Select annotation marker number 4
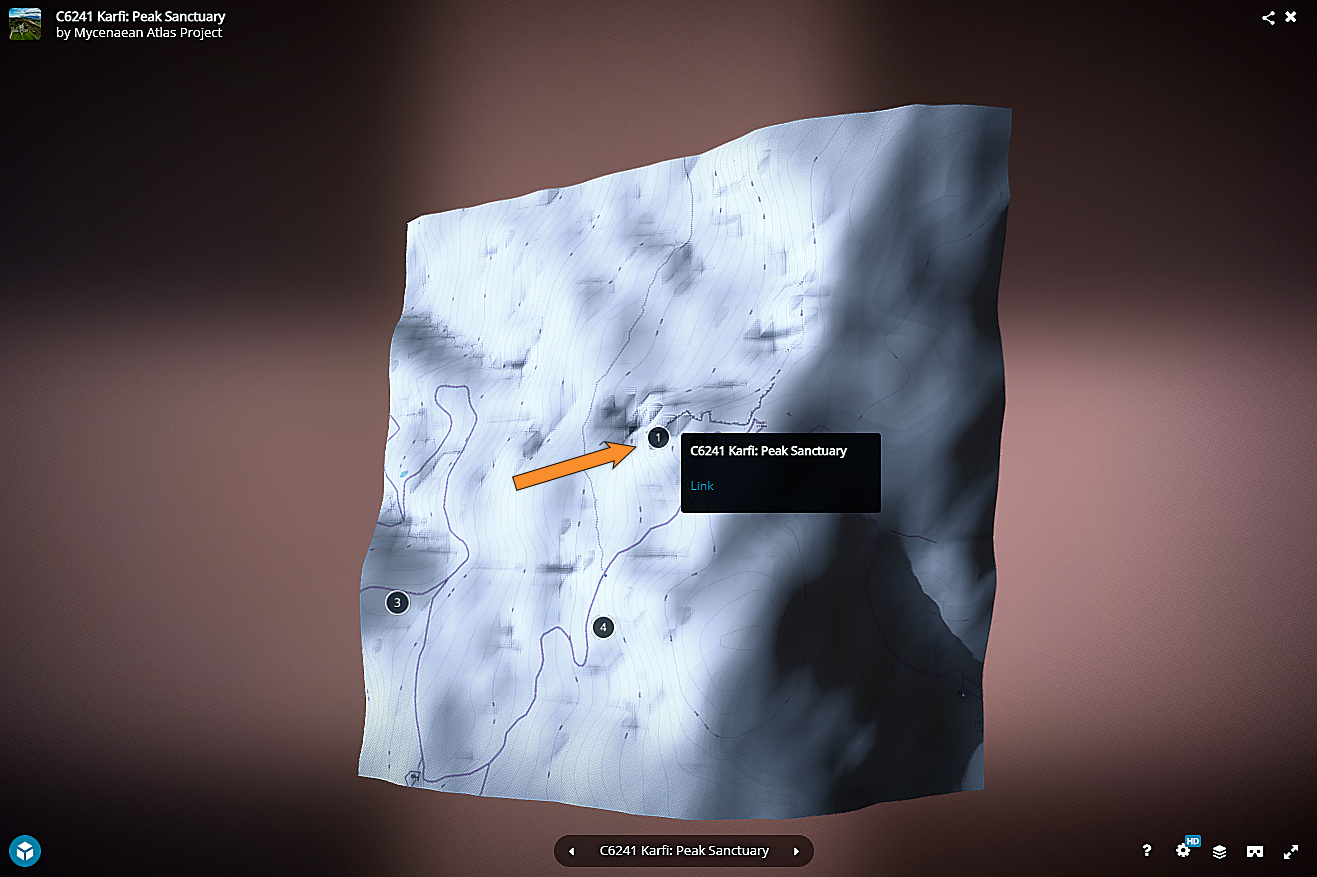The image size is (1317, 877). coord(602,627)
